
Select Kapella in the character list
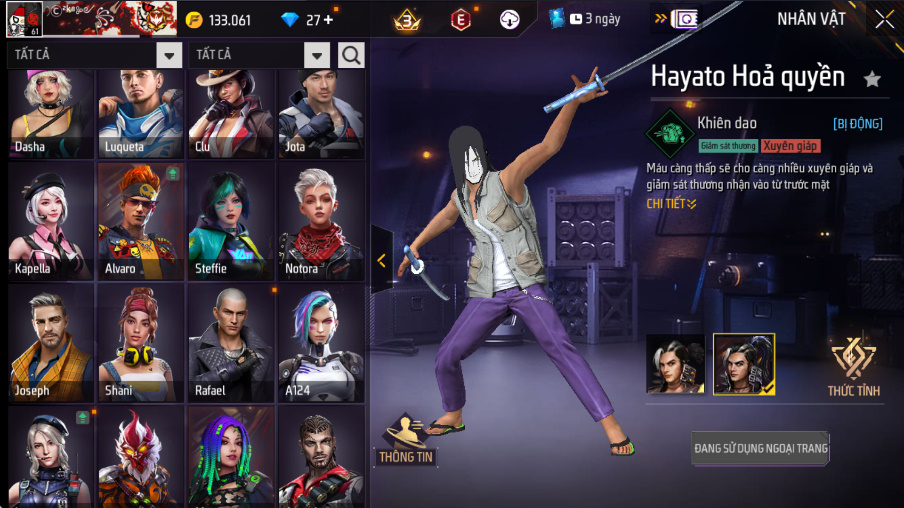point(51,222)
